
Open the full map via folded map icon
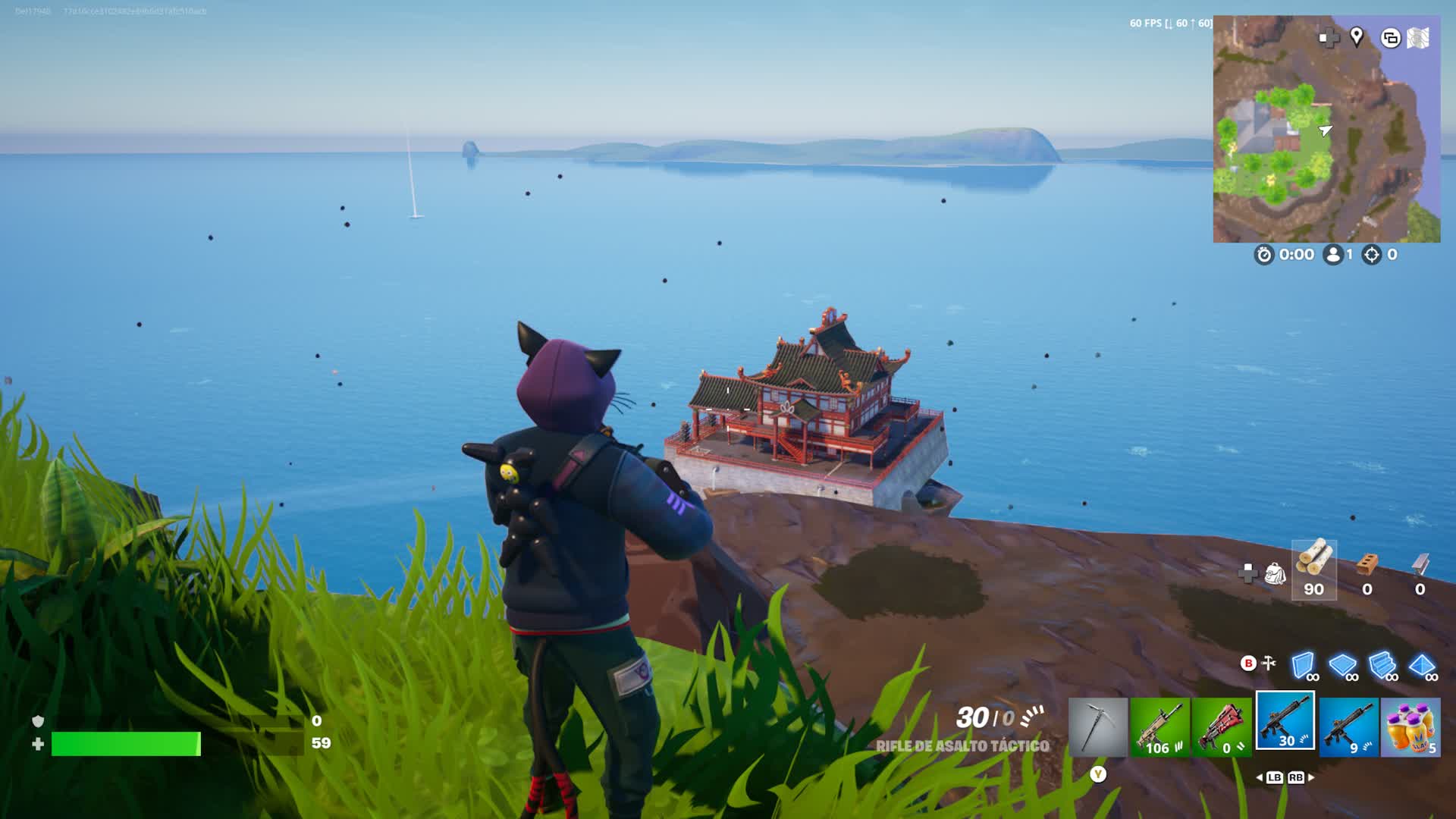tap(1418, 38)
